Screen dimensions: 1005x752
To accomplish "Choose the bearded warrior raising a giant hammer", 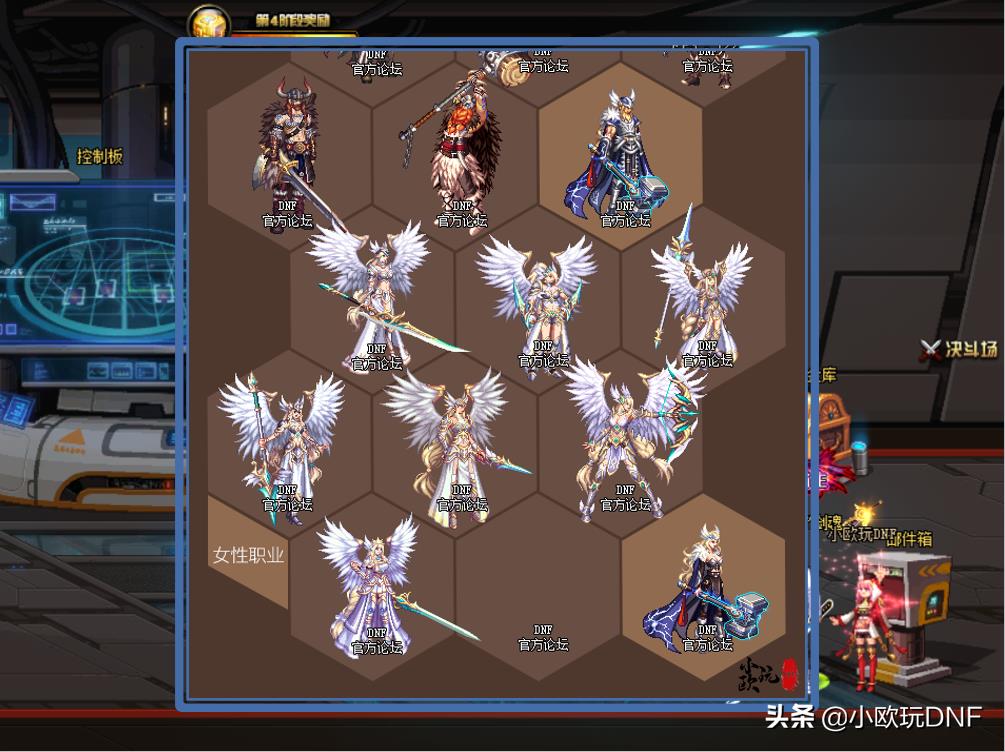I will 458,145.
